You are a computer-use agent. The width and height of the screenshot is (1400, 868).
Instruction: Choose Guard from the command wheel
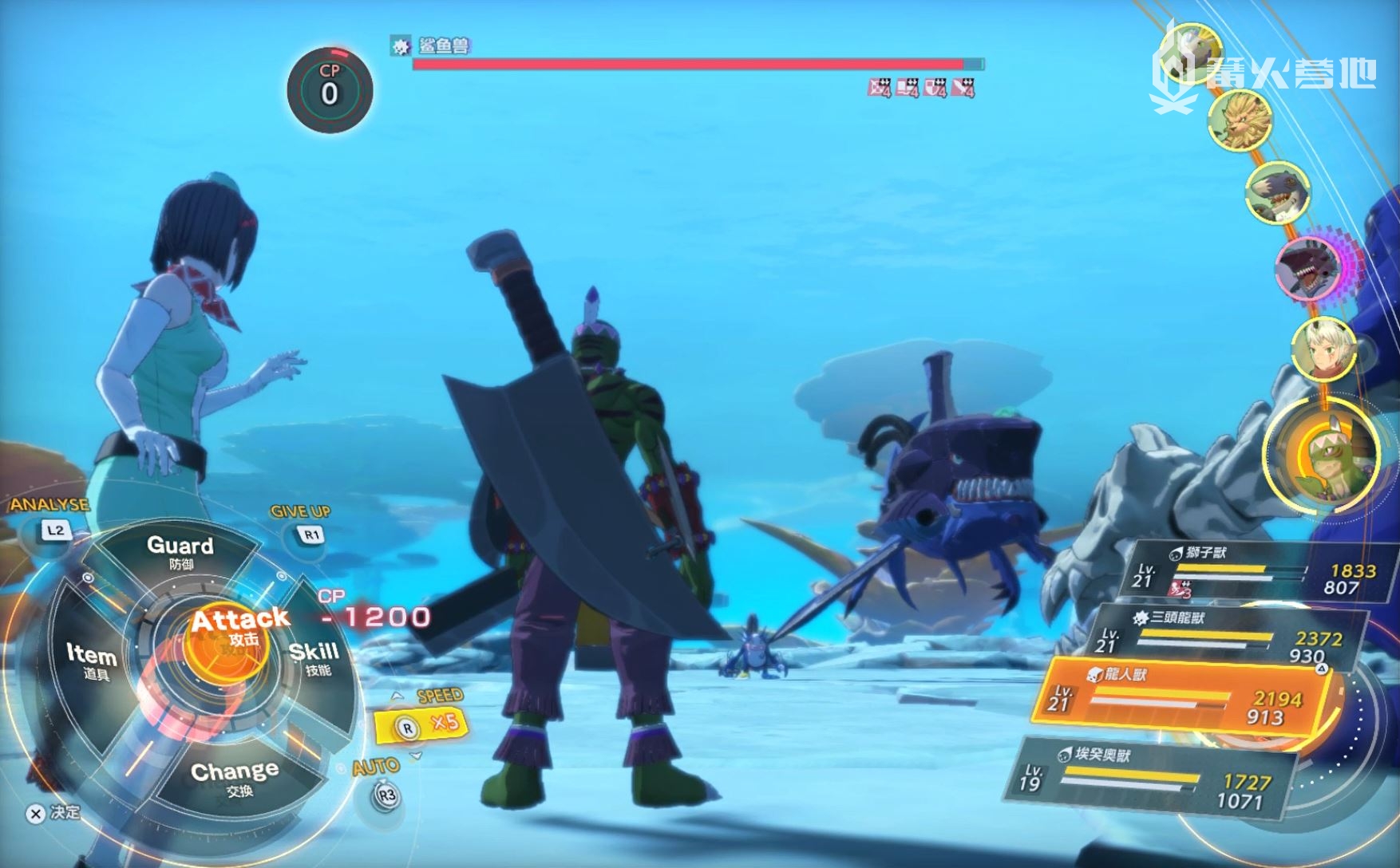click(x=180, y=550)
